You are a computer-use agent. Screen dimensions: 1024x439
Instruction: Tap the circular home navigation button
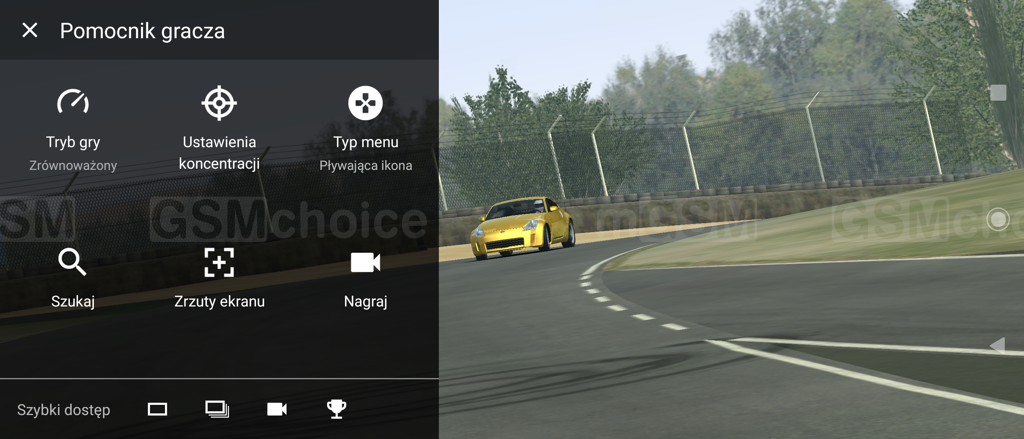point(997,219)
